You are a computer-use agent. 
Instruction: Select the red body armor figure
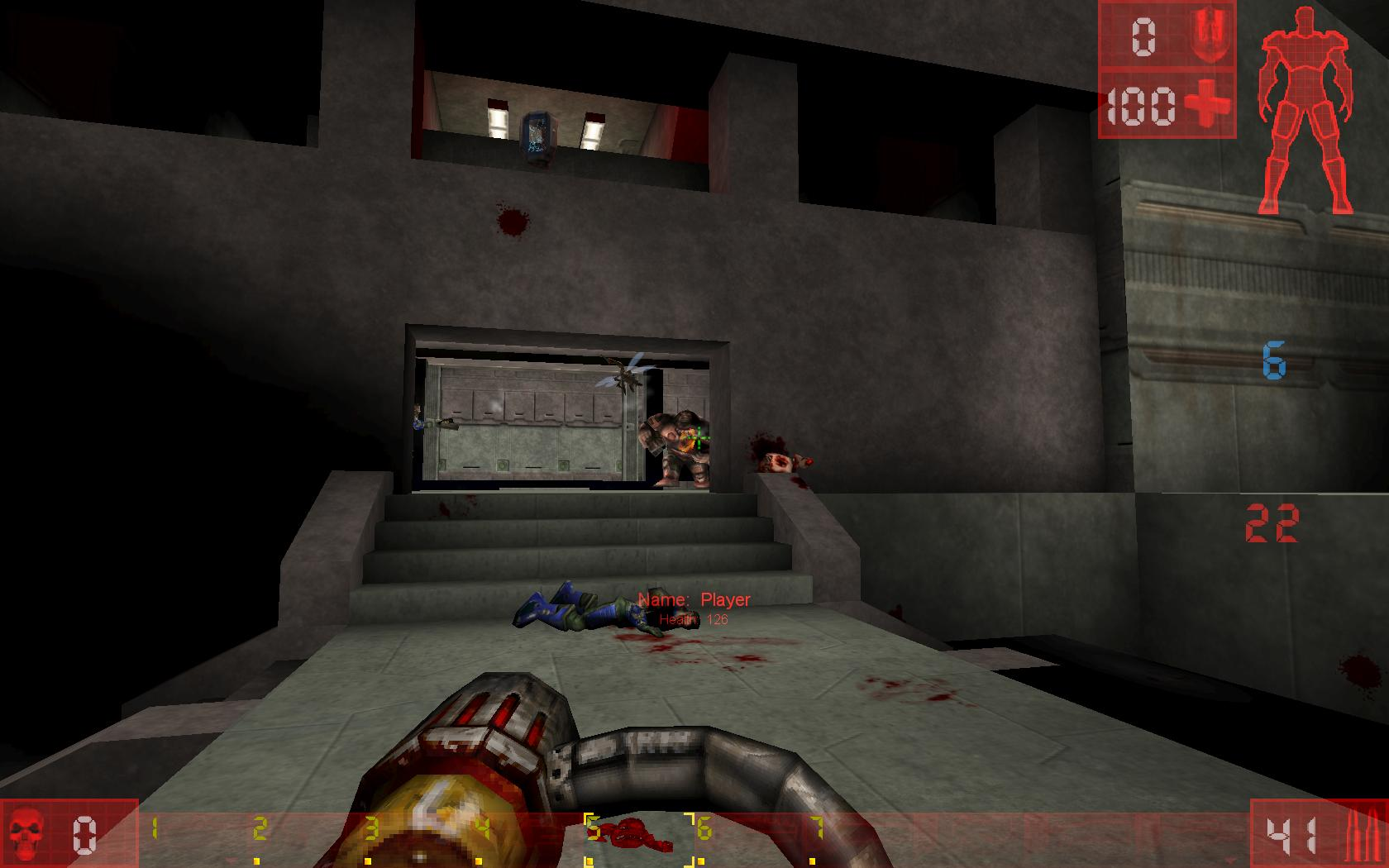click(1305, 107)
